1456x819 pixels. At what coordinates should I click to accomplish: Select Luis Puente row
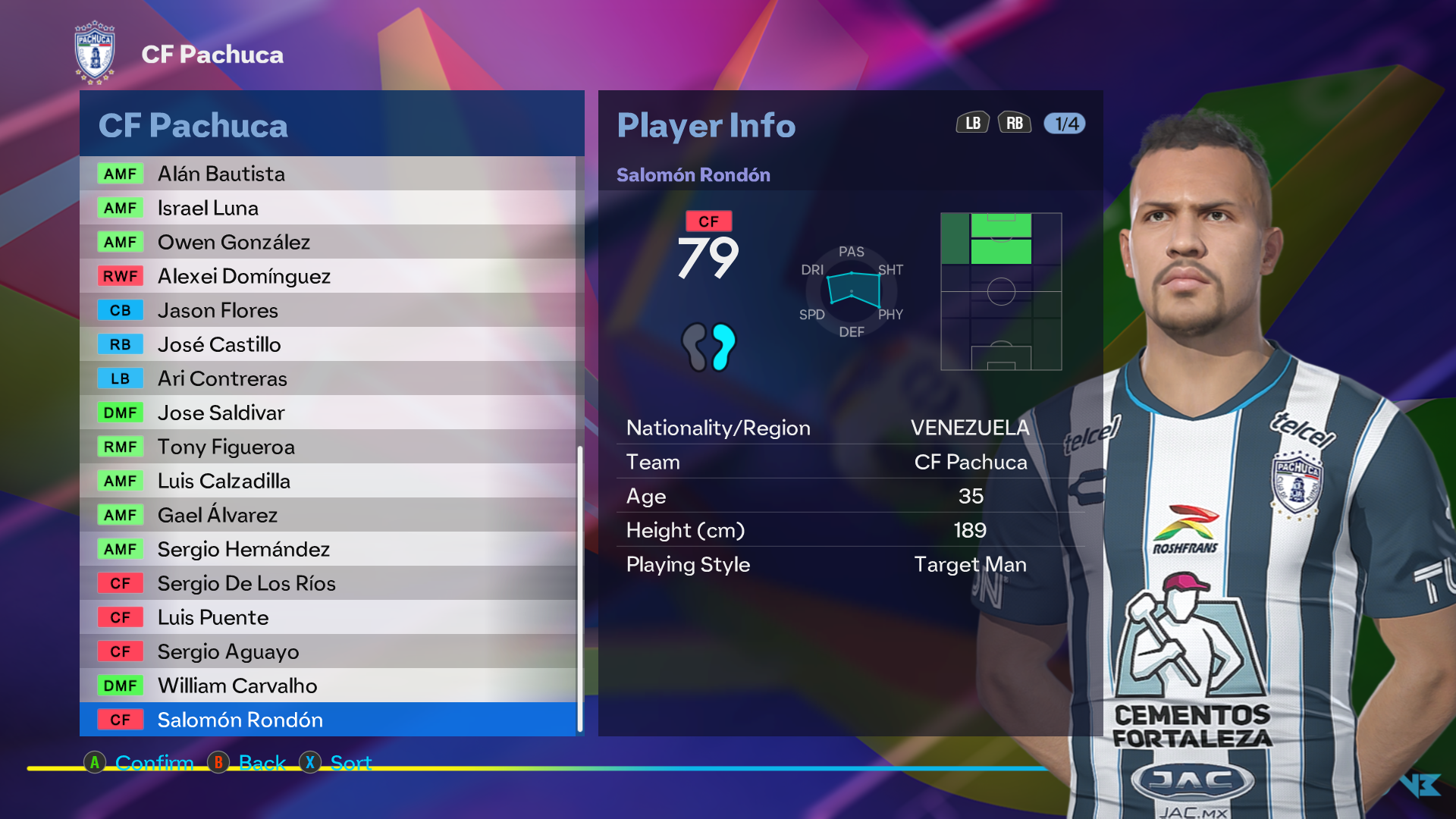click(x=328, y=617)
